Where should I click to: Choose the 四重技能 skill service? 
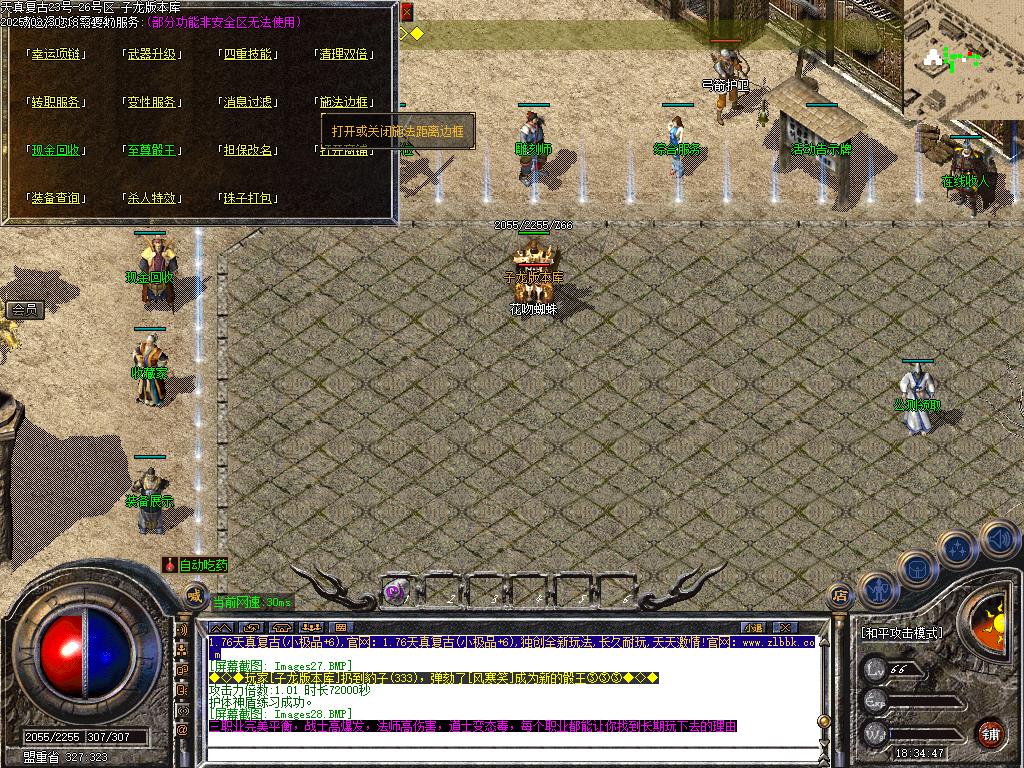click(x=248, y=54)
